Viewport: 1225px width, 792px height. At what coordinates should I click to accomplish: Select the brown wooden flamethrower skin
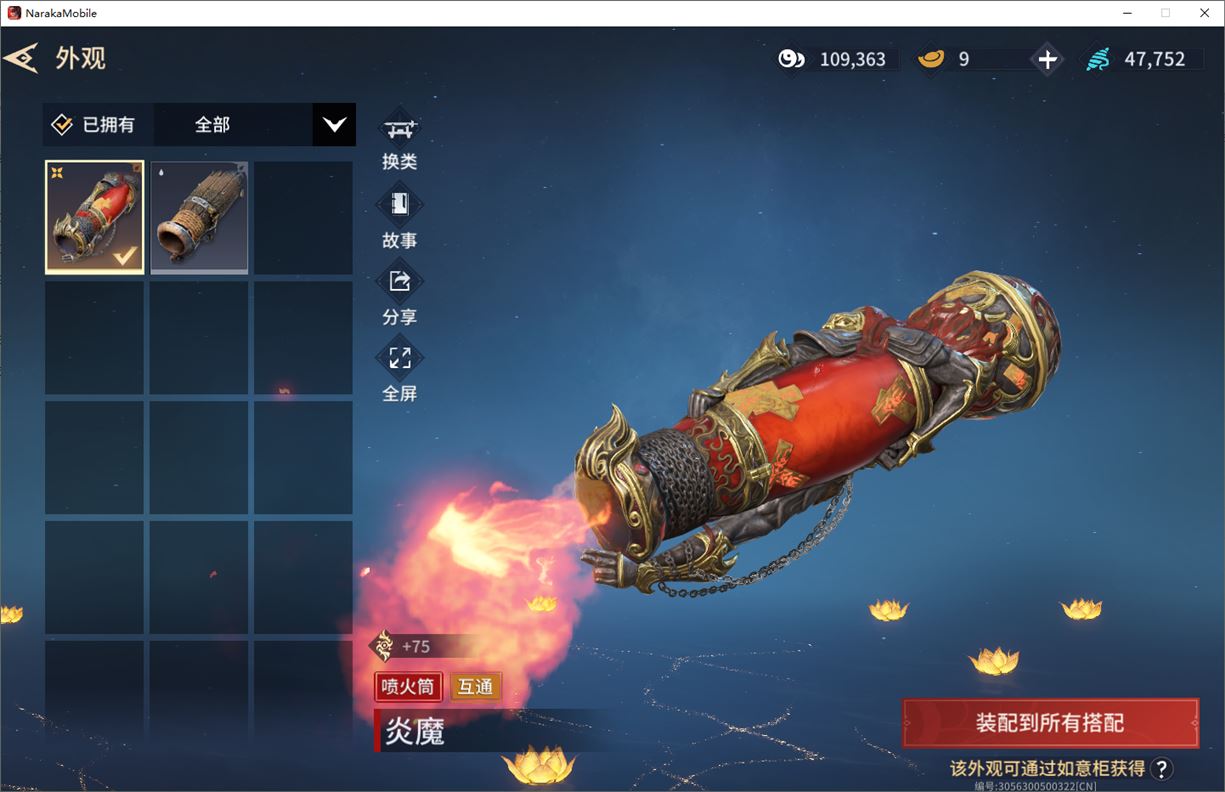(199, 217)
